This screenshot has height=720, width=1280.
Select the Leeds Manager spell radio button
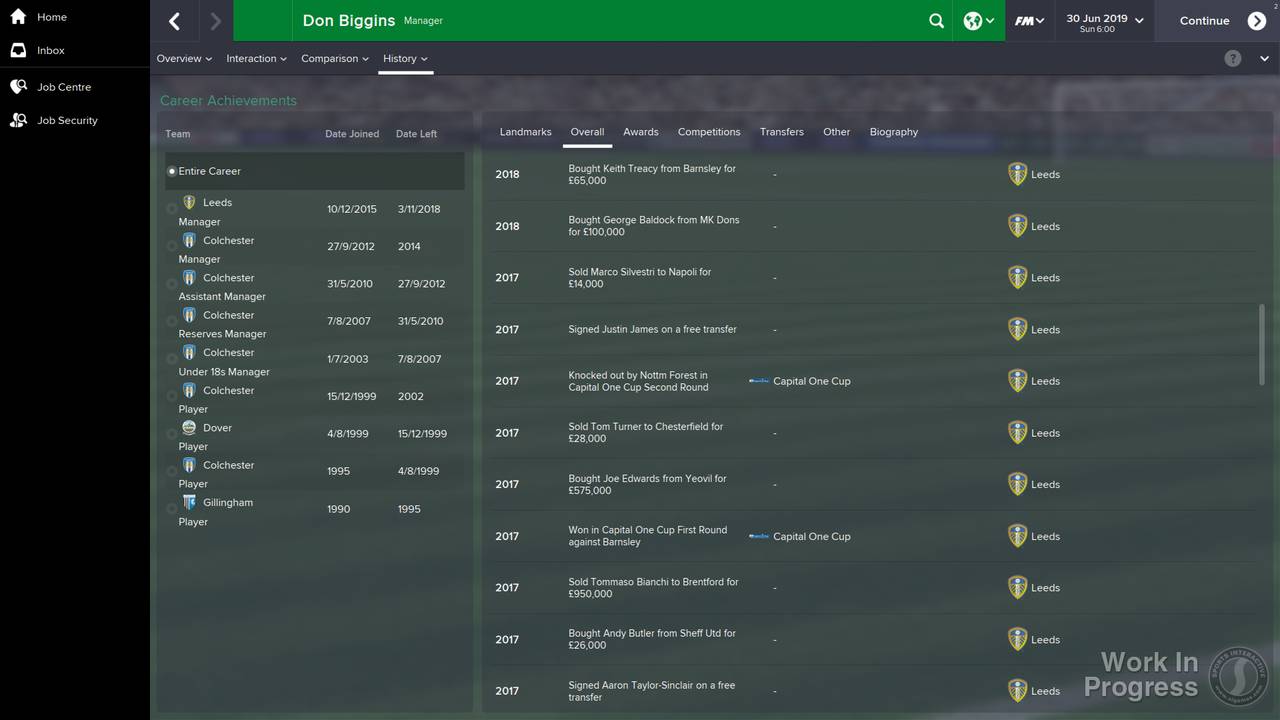click(x=172, y=209)
